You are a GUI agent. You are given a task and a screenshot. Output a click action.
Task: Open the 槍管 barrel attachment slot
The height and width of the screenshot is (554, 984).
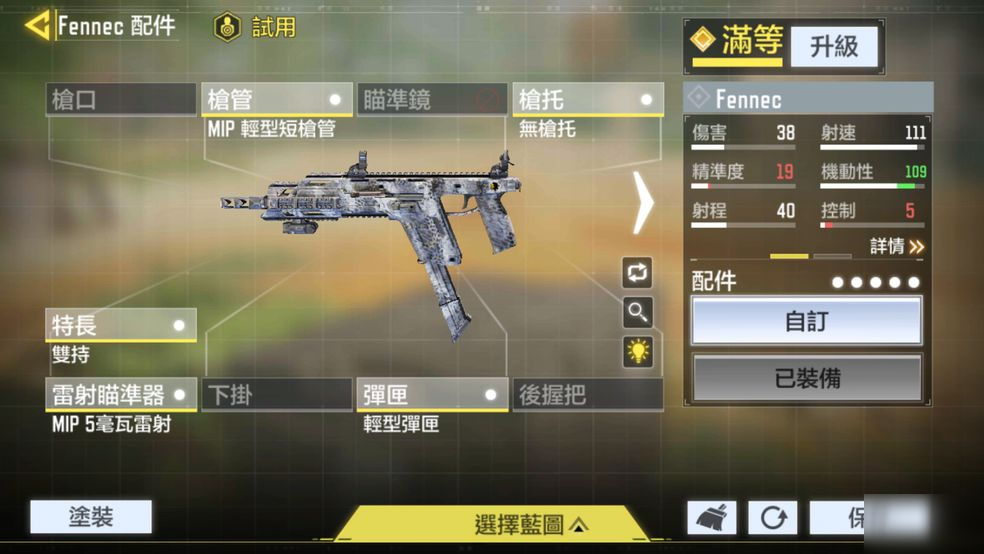click(277, 100)
